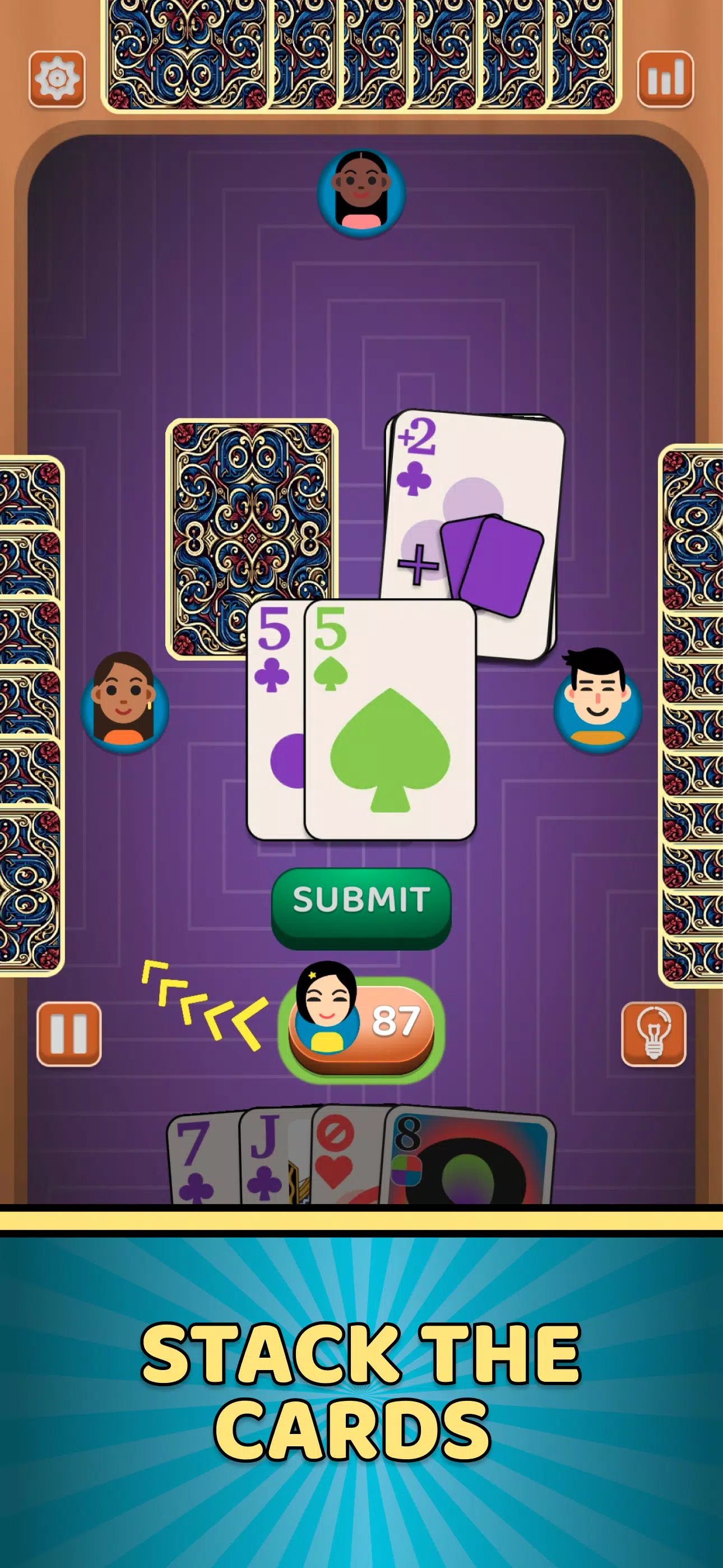The width and height of the screenshot is (723, 1568).
Task: Open the settings gear icon
Action: (58, 77)
